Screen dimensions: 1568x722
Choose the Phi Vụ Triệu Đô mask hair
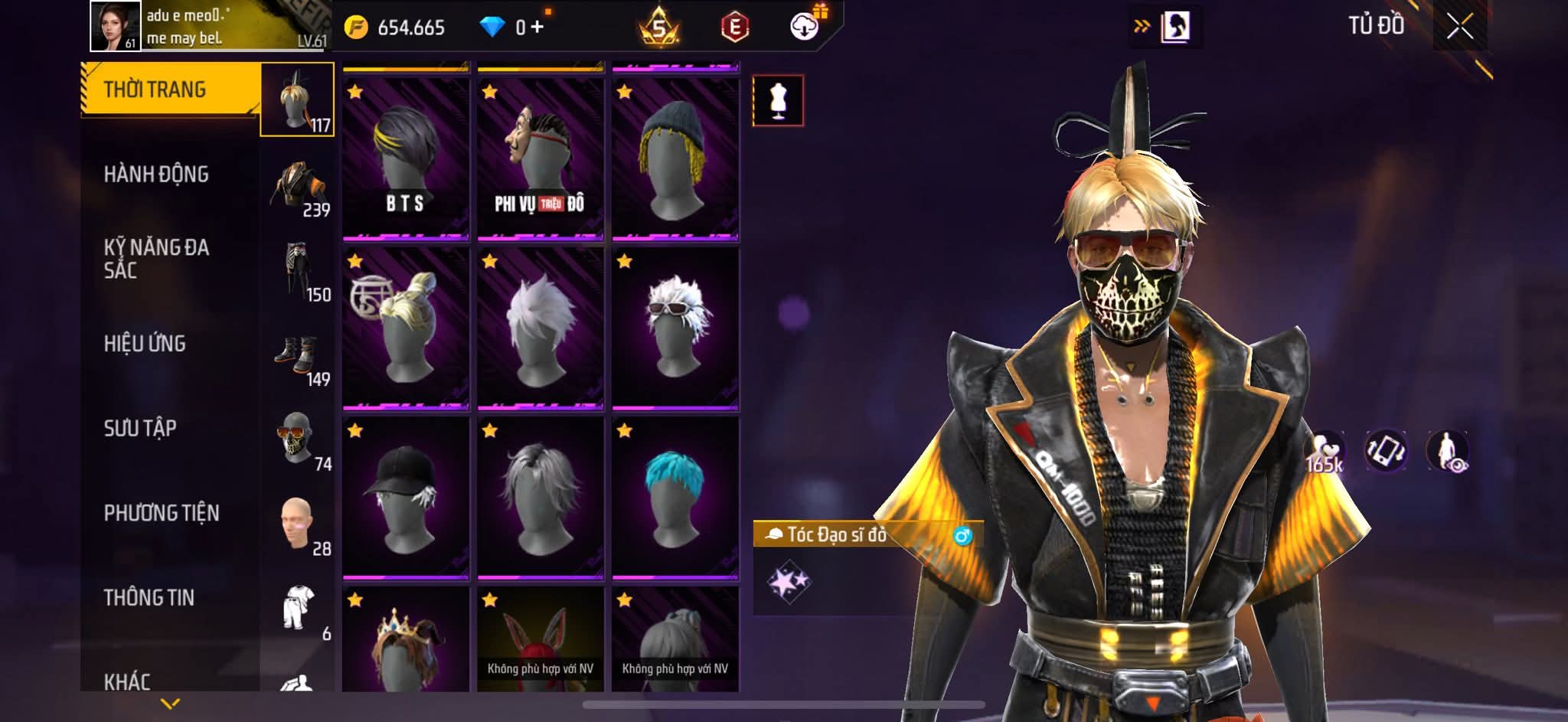pos(540,158)
